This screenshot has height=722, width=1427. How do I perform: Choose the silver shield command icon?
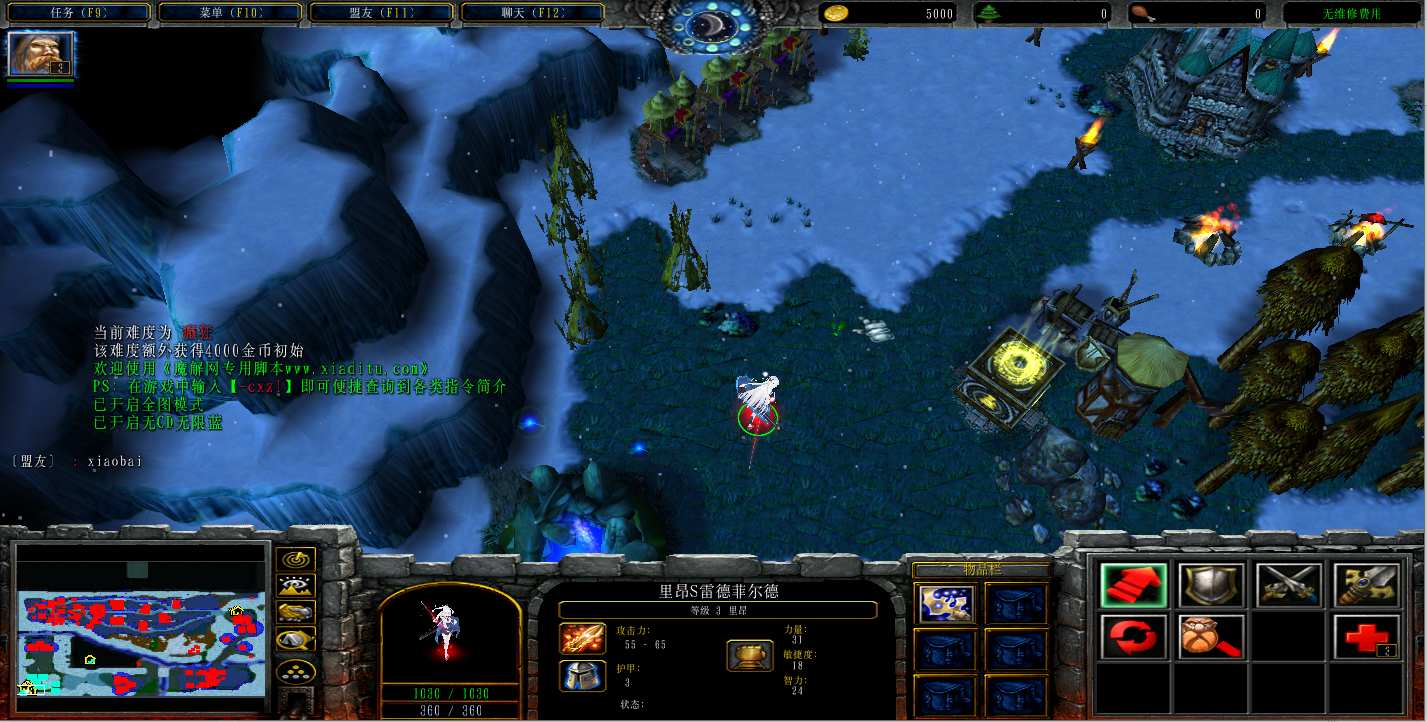click(x=1211, y=585)
